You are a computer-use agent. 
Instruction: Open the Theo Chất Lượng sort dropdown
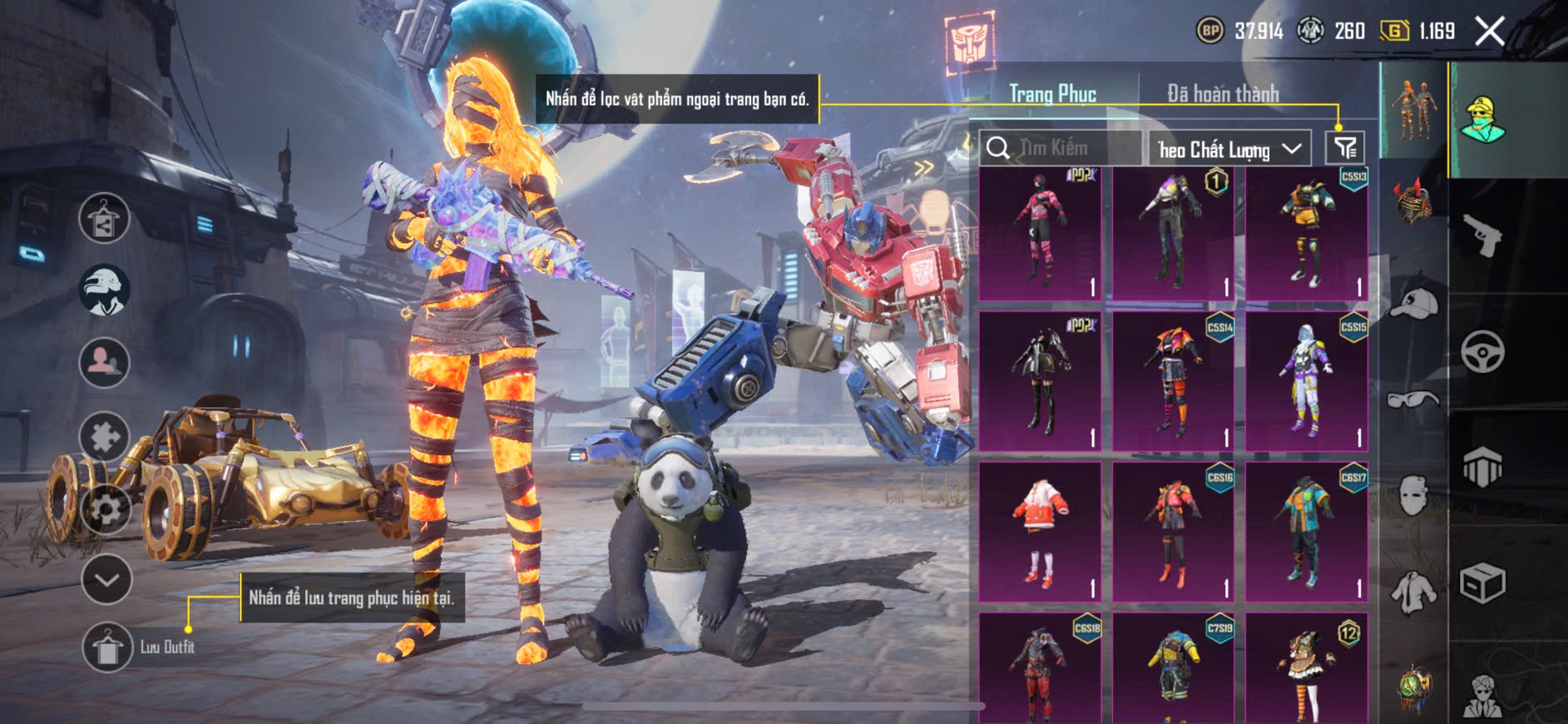pos(1229,149)
